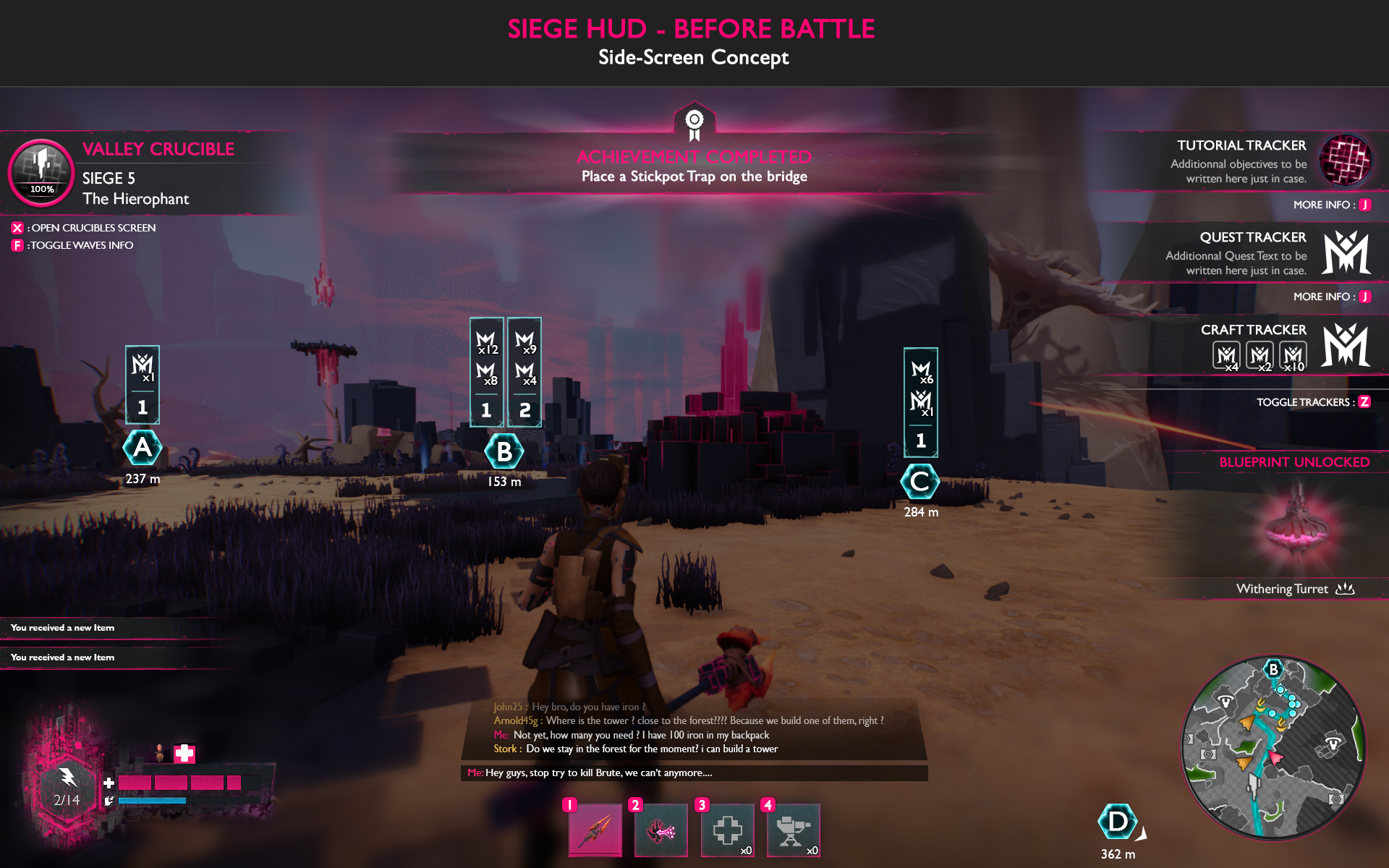Select waypoint marker B
Viewport: 1389px width, 868px height.
pyautogui.click(x=504, y=451)
